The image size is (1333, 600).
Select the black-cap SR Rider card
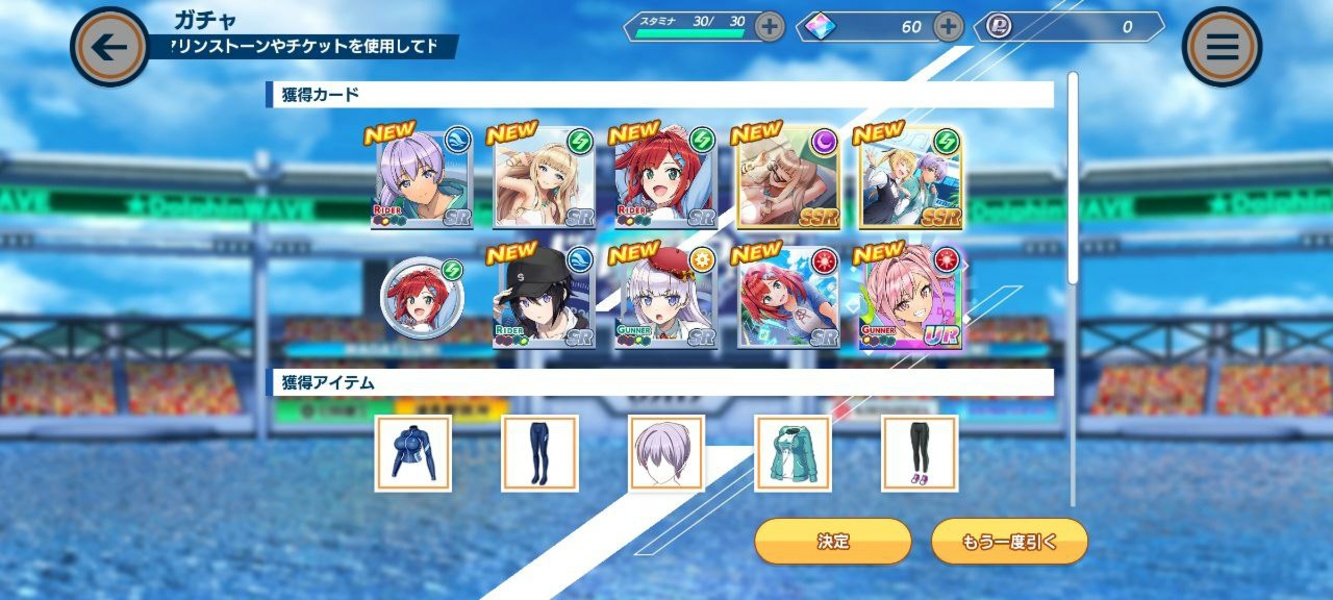pos(544,299)
